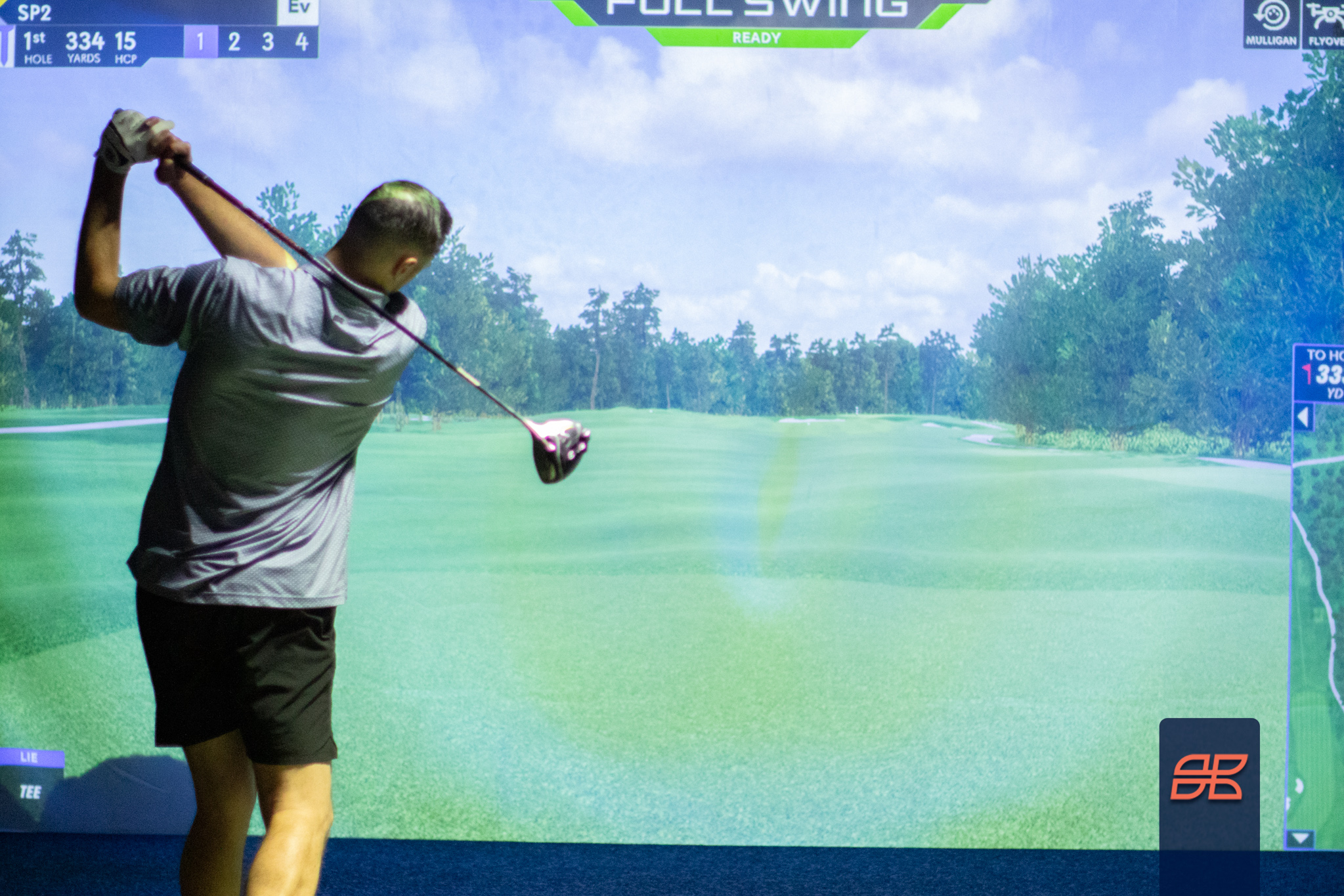Open the Lie Tee panel
Viewport: 1344px width, 896px height.
31,782
